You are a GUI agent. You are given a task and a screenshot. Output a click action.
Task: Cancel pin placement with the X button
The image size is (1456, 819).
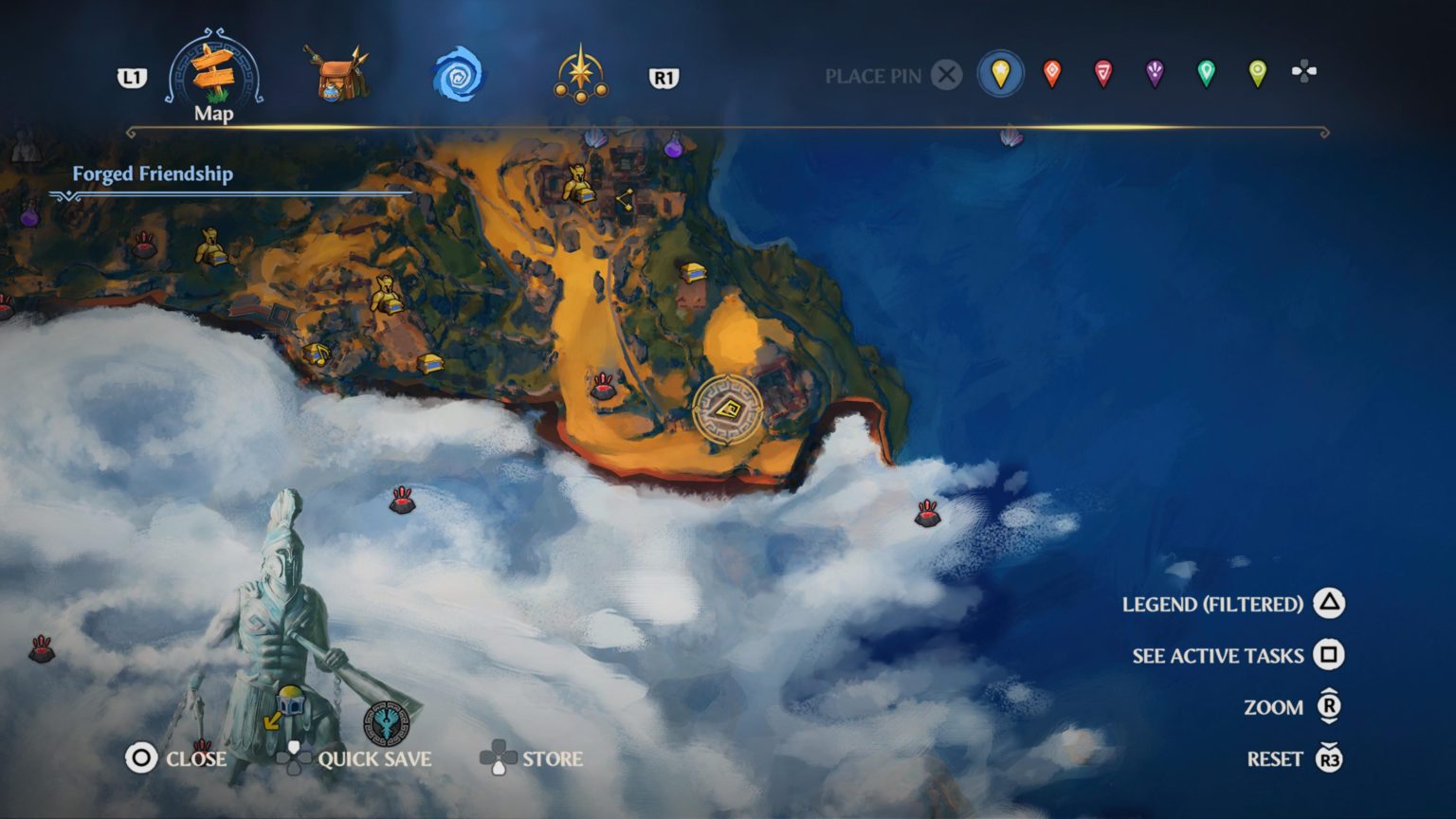(947, 76)
